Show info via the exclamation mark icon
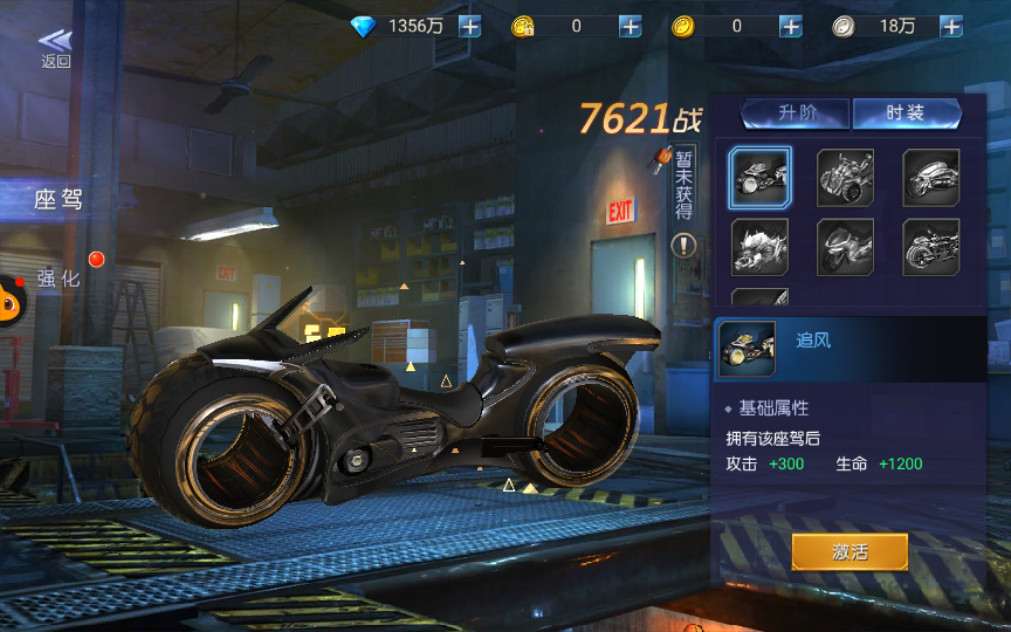 pos(684,245)
